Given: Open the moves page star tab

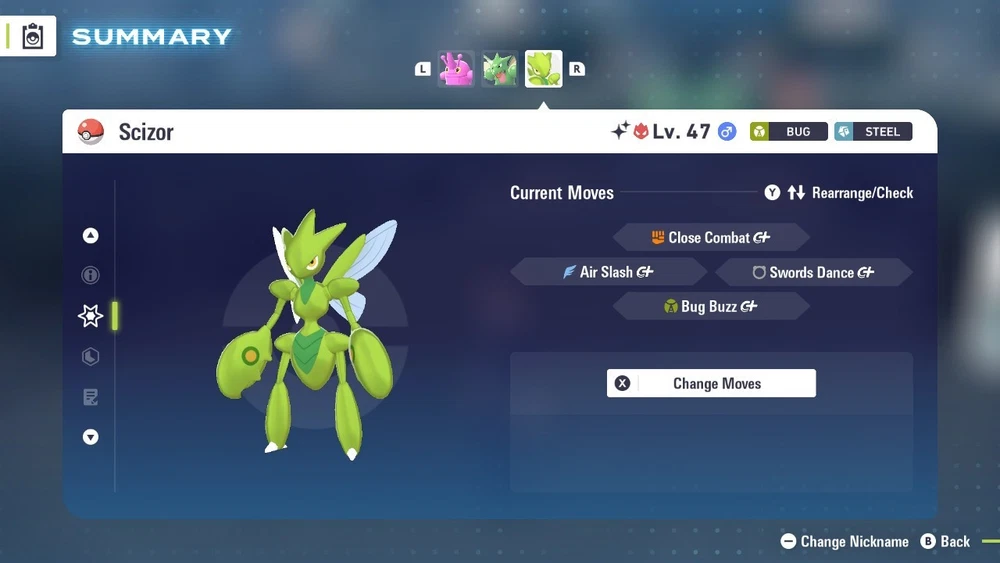Looking at the screenshot, I should click(x=91, y=316).
